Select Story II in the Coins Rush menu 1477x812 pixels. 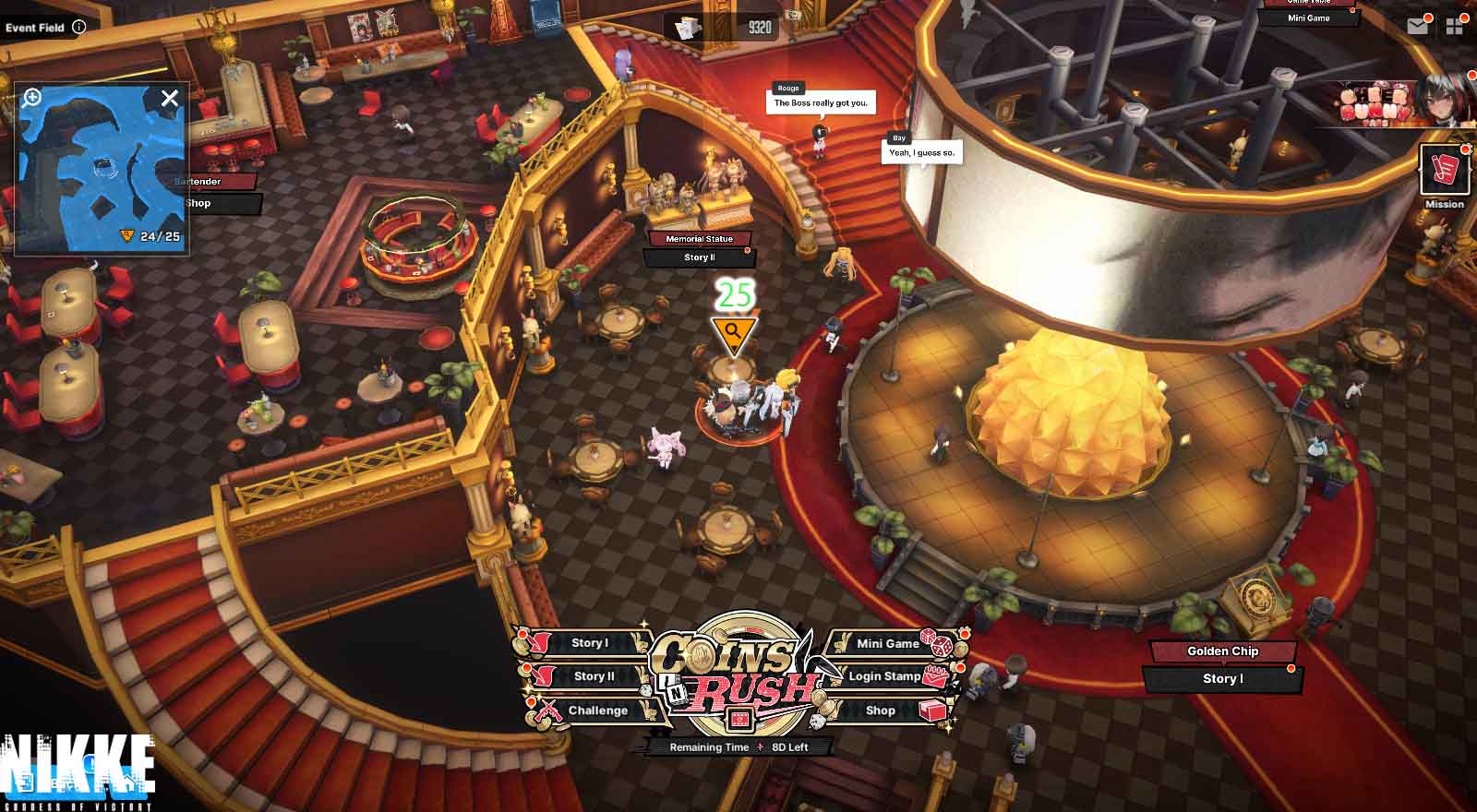[593, 676]
